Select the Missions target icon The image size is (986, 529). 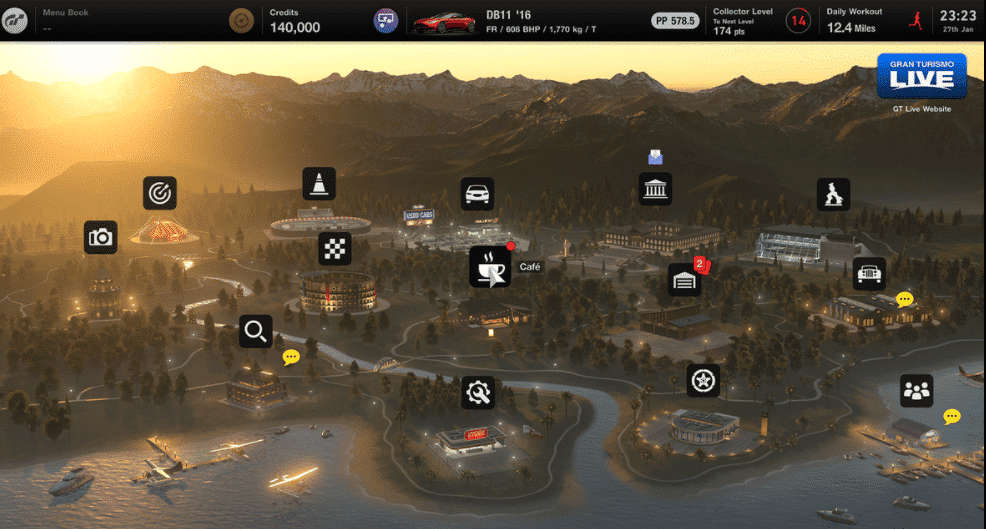[160, 192]
